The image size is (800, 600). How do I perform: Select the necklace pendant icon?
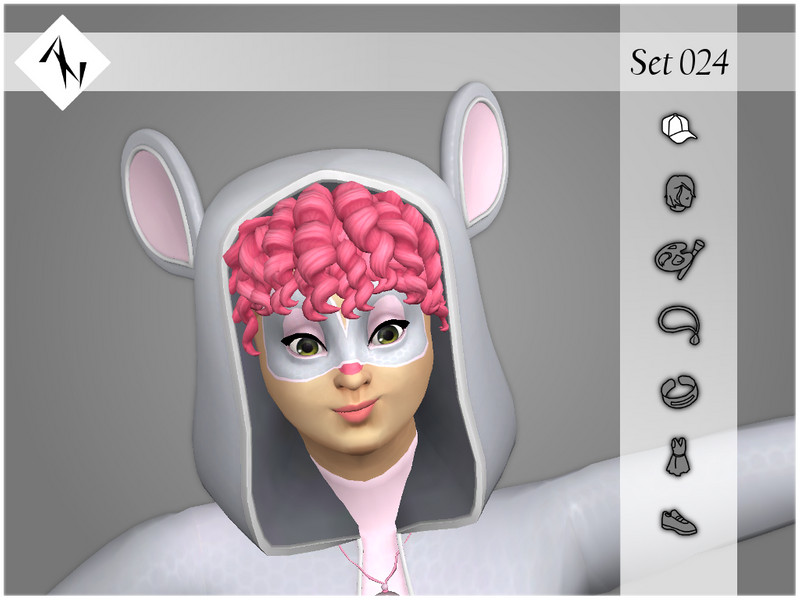pyautogui.click(x=678, y=324)
